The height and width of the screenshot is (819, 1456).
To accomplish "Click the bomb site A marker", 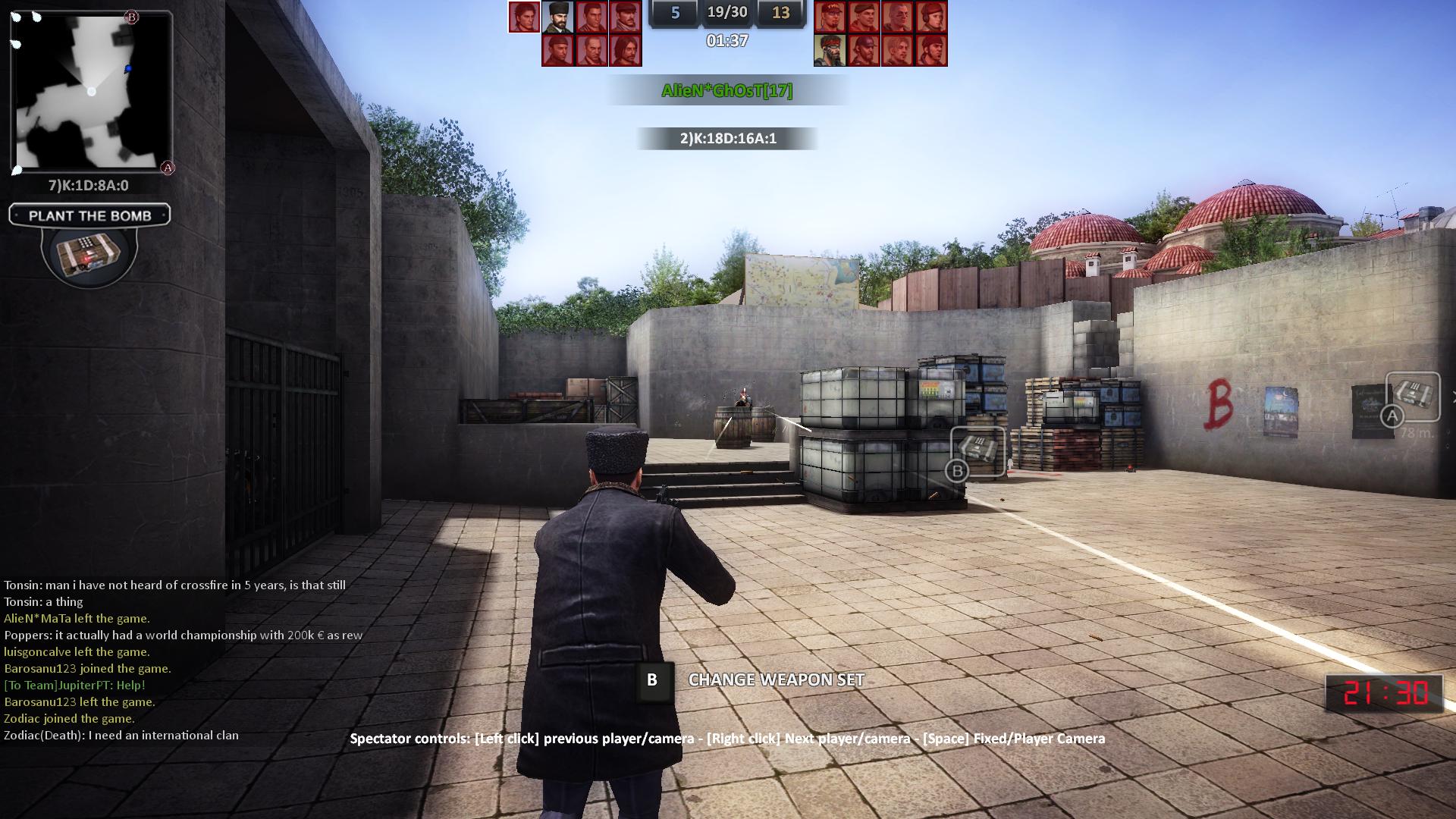I will (1412, 397).
